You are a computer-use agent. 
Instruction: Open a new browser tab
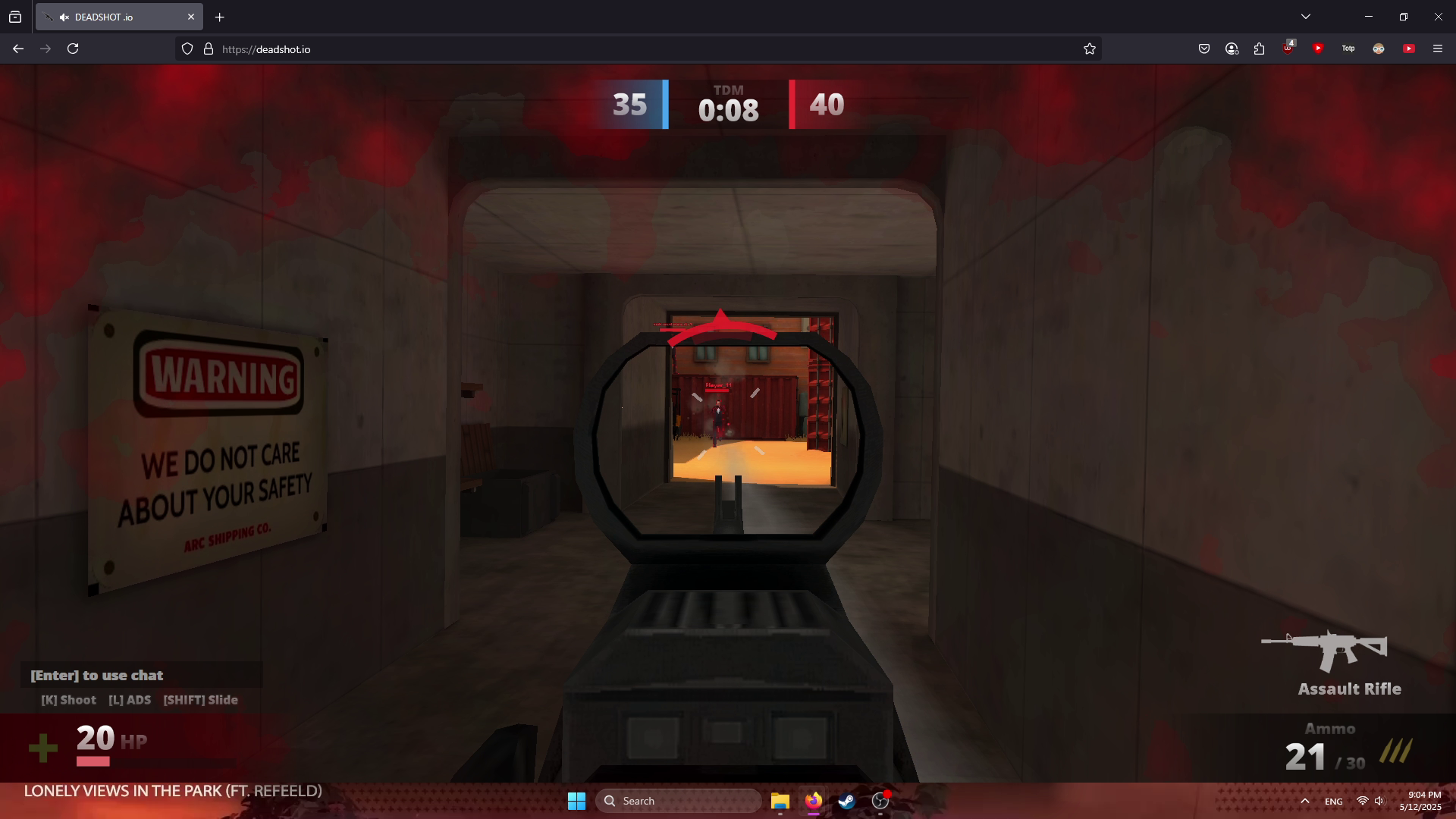click(x=220, y=17)
